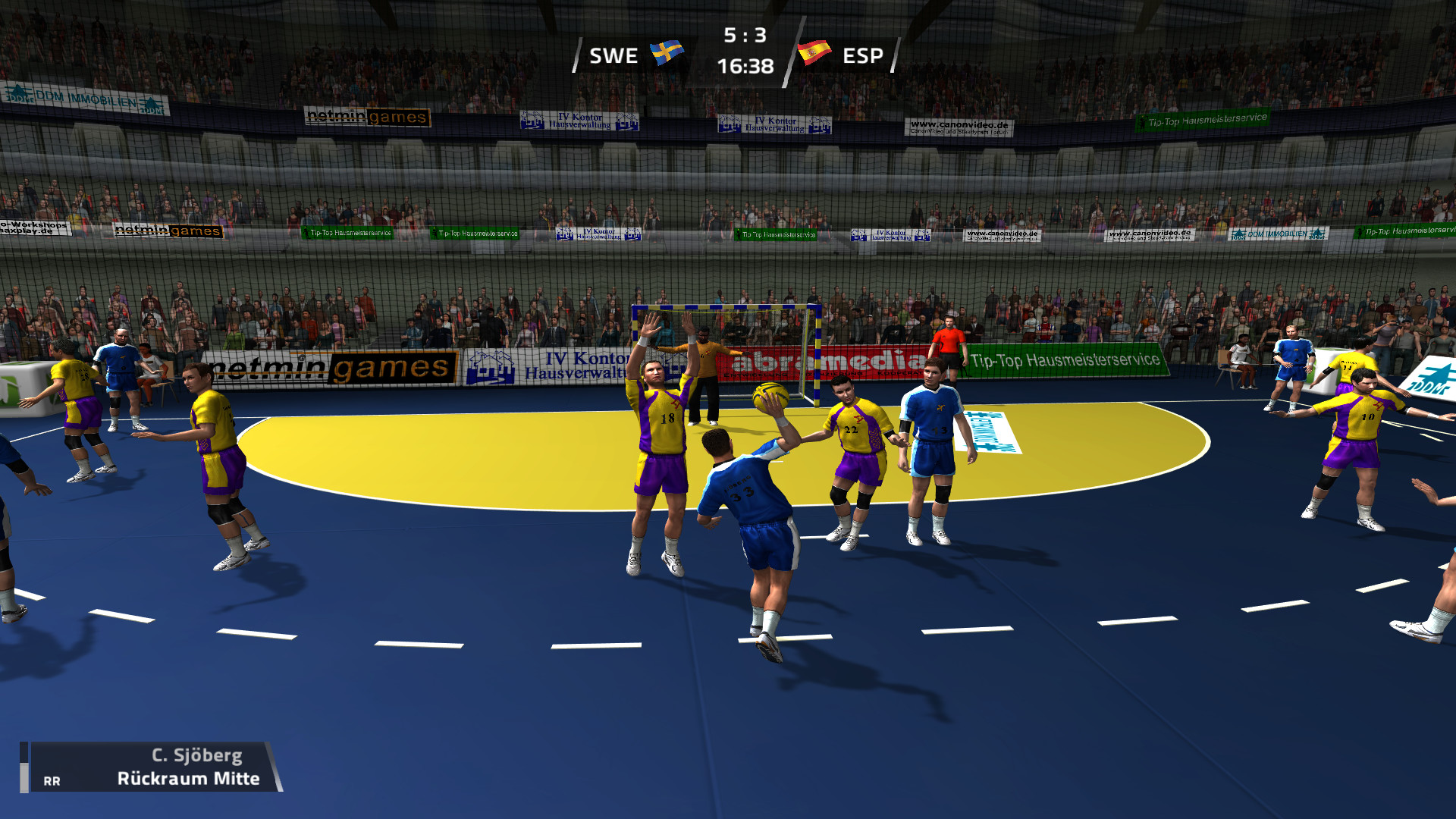Click the Swedish flag icon on the scoreboard
Viewport: 1456px width, 819px height.
click(665, 55)
